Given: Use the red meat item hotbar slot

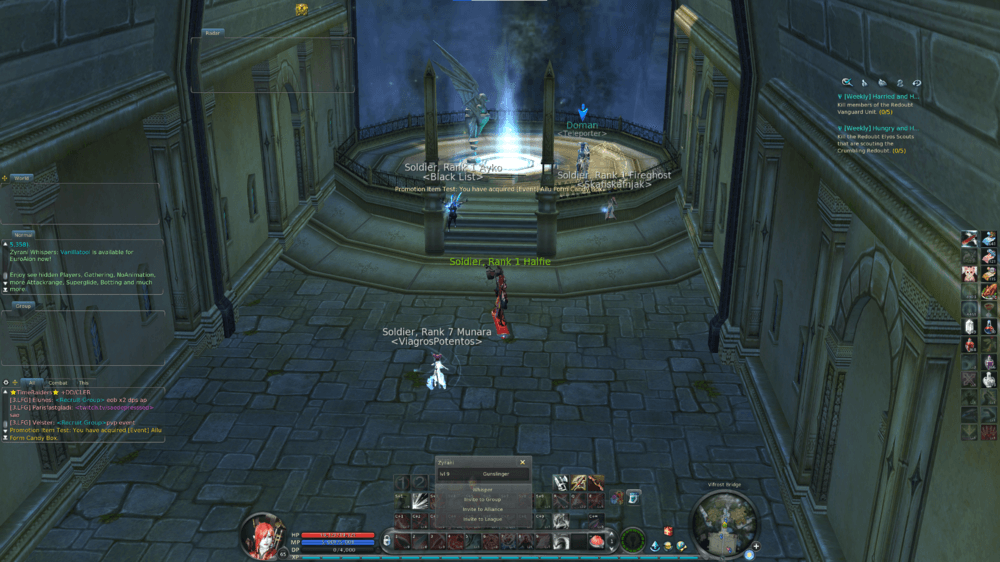Looking at the screenshot, I should pos(599,541).
